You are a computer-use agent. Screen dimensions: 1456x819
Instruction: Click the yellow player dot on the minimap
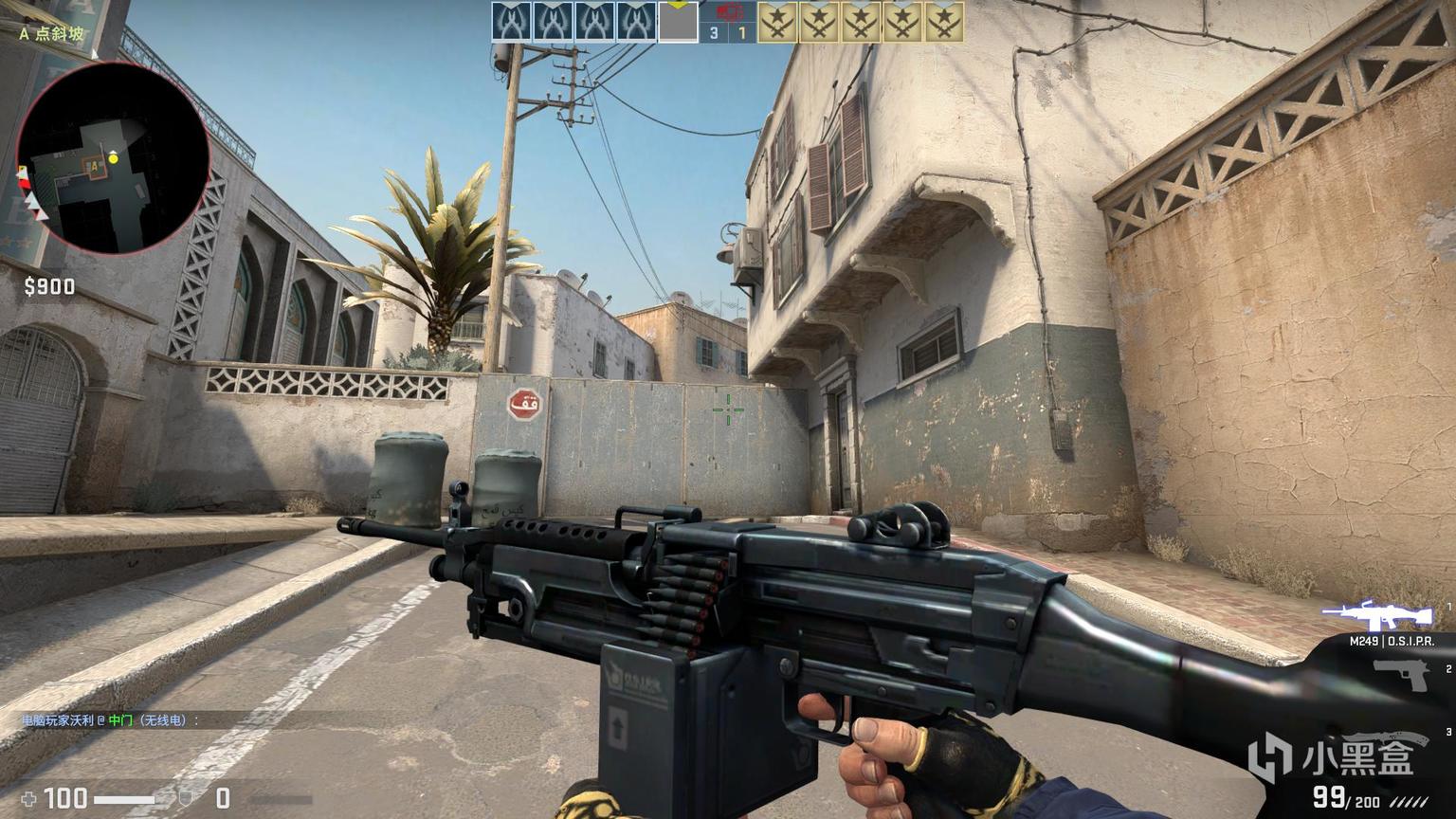pos(114,158)
